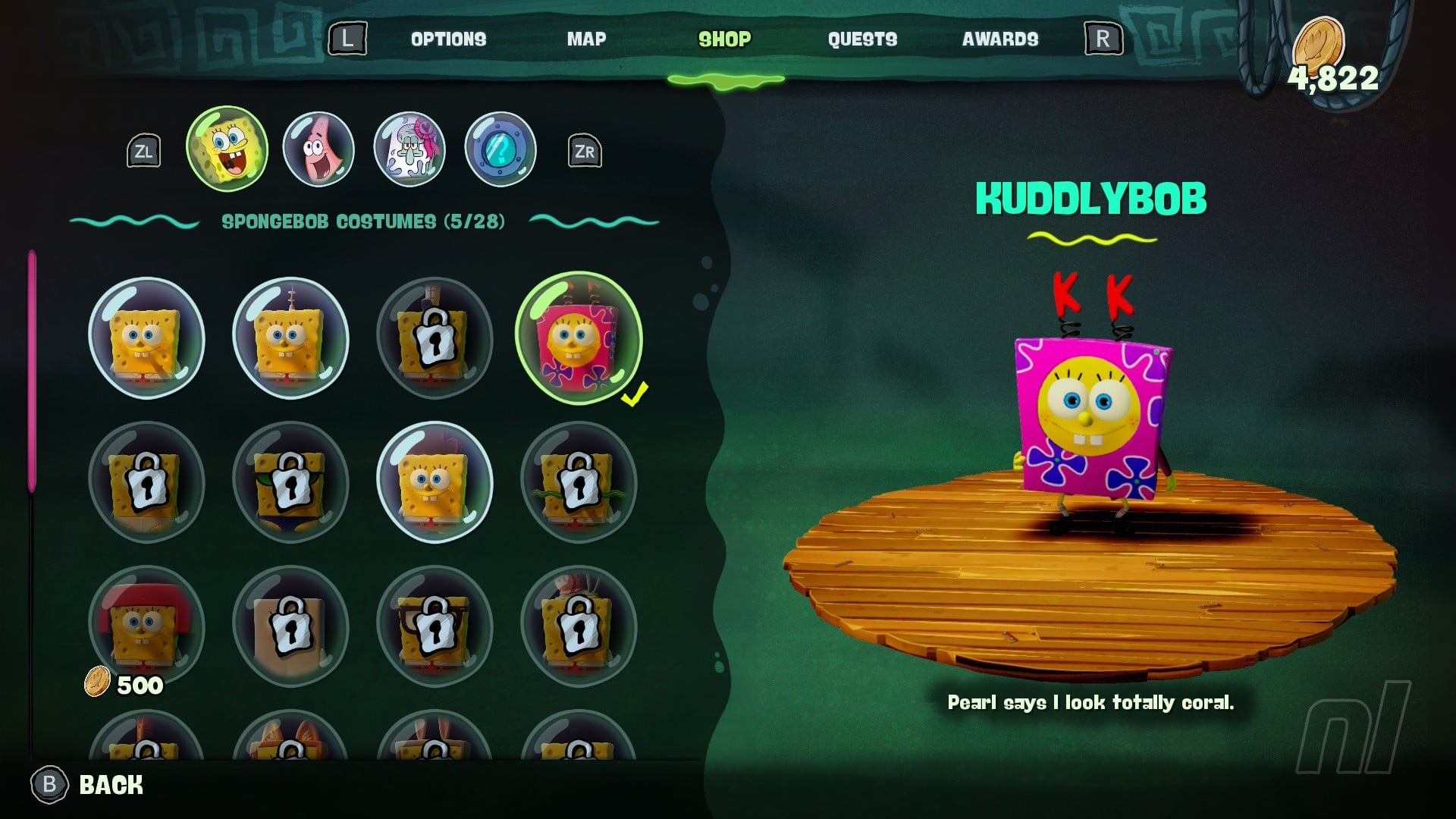Select the blue question mark category
The width and height of the screenshot is (1456, 819).
[x=500, y=149]
